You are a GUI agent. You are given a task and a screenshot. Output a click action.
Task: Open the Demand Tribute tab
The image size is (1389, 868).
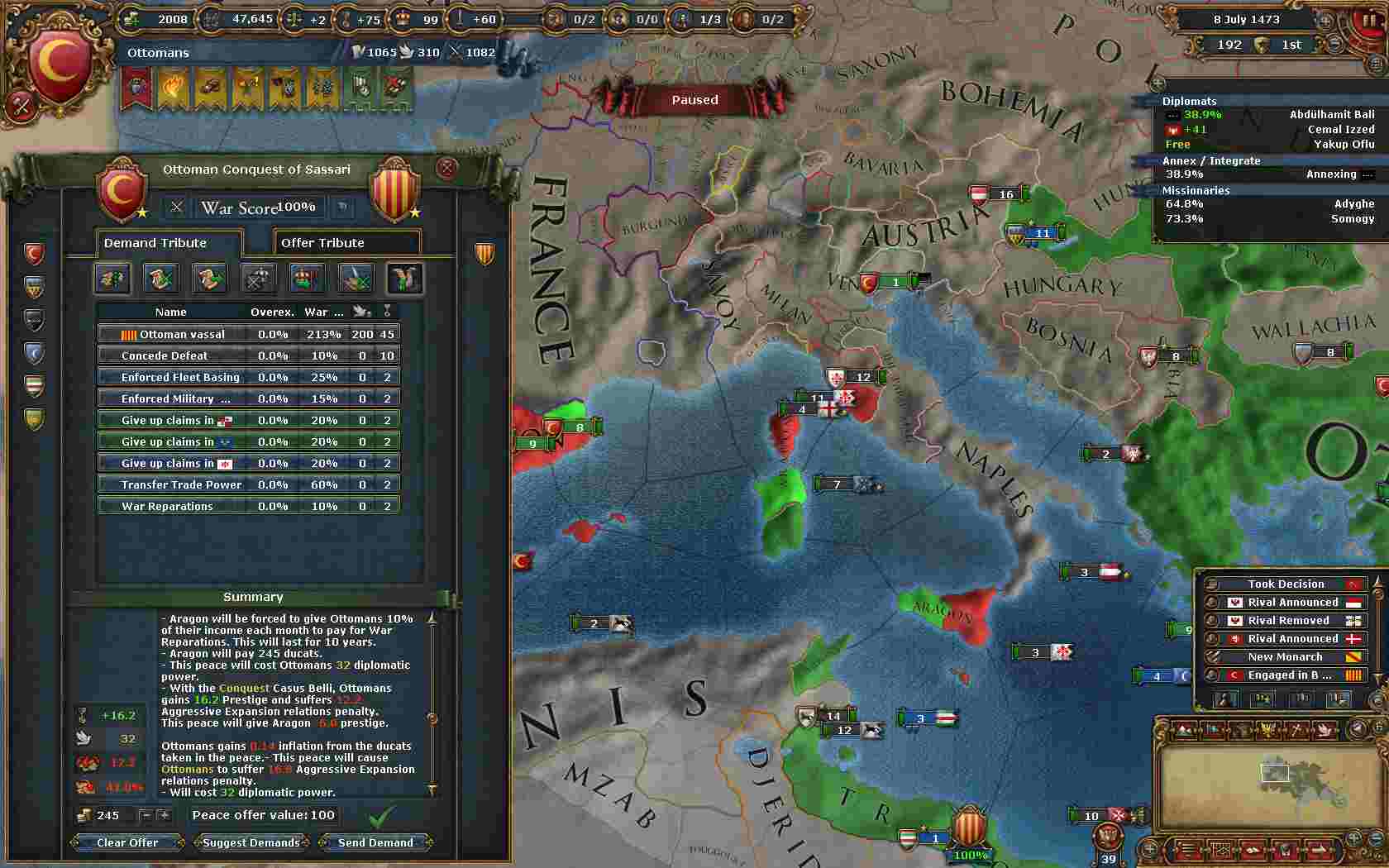(x=169, y=243)
